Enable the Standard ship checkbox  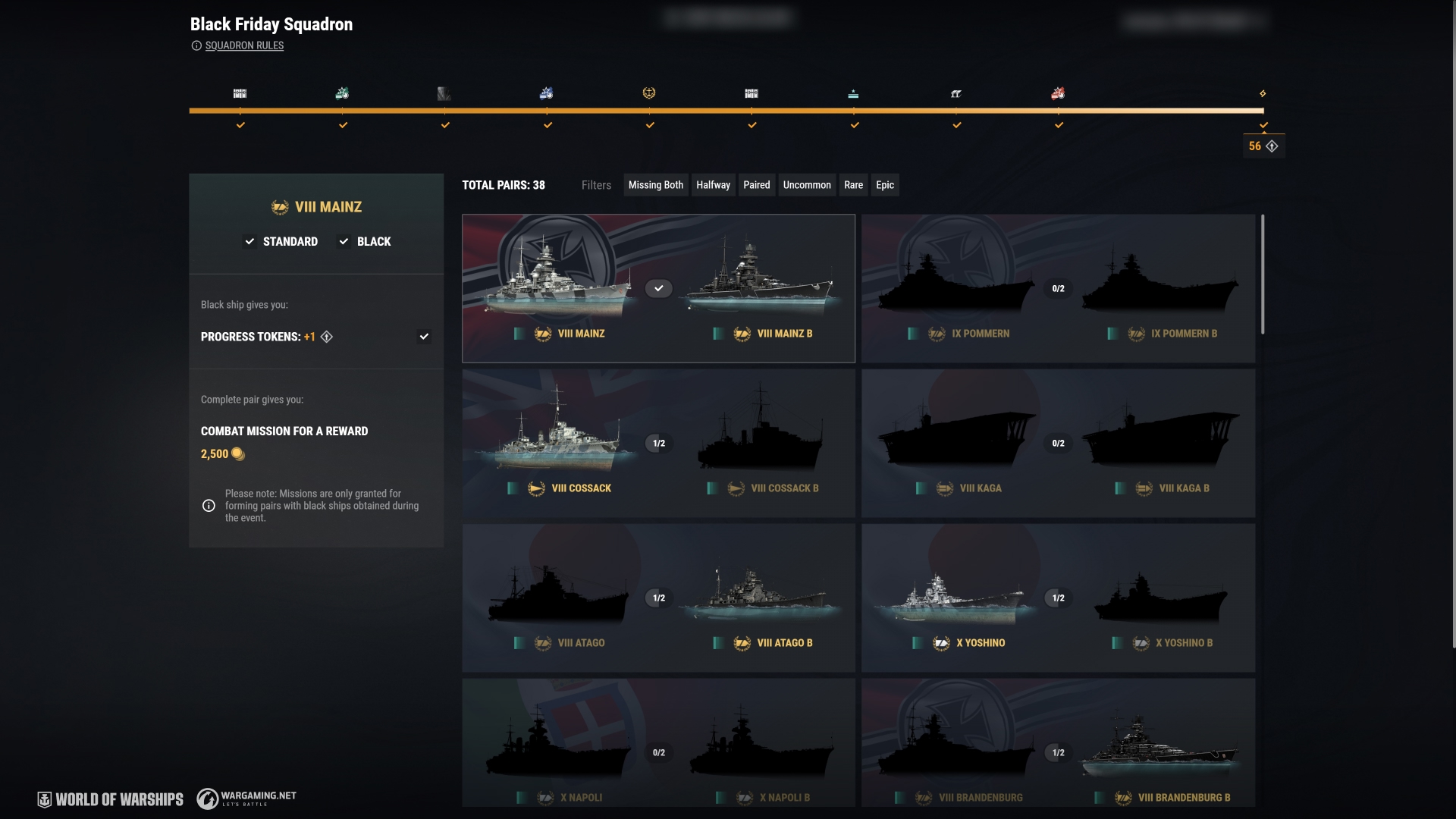click(250, 241)
